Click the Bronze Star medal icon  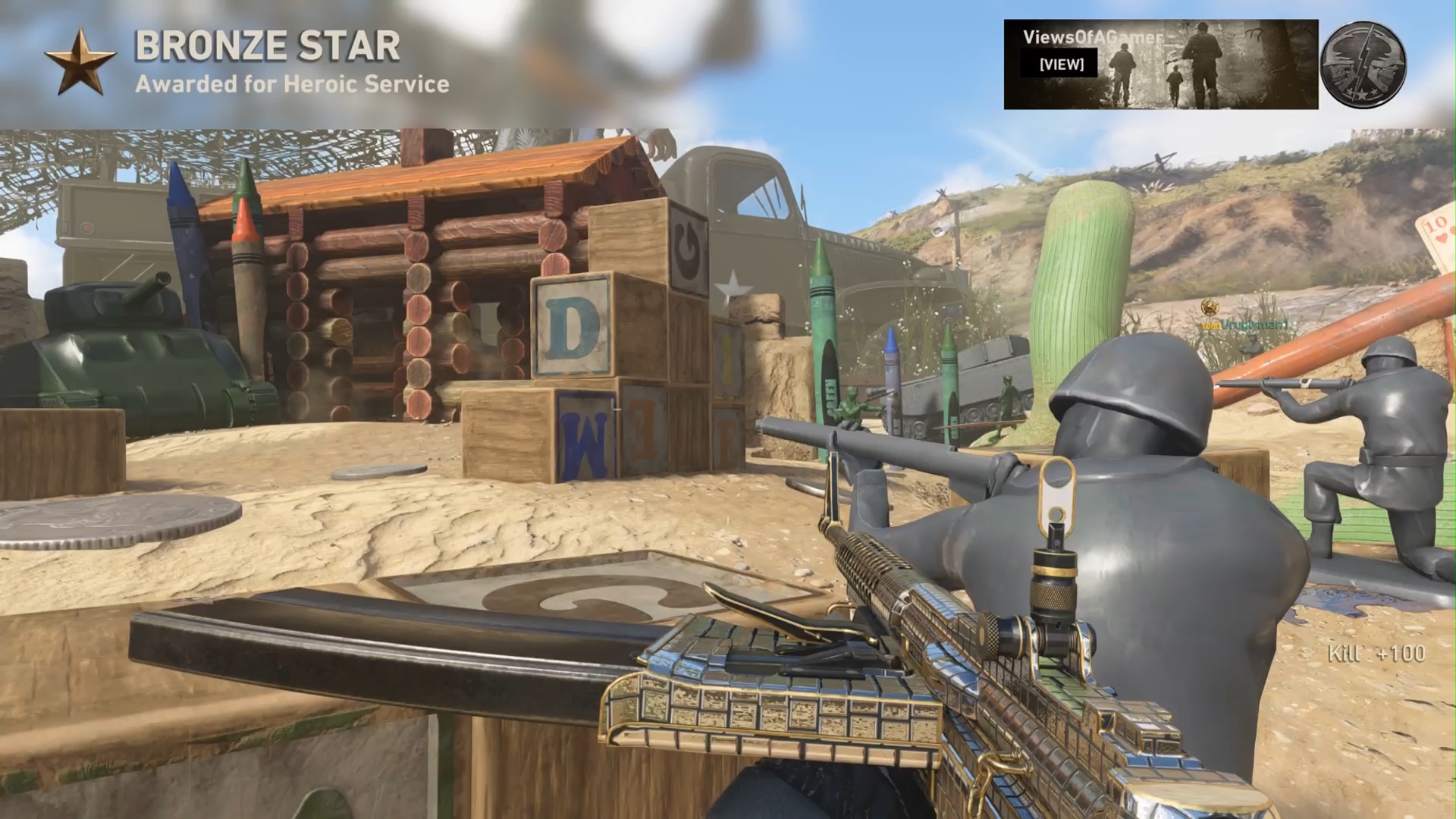coord(80,61)
